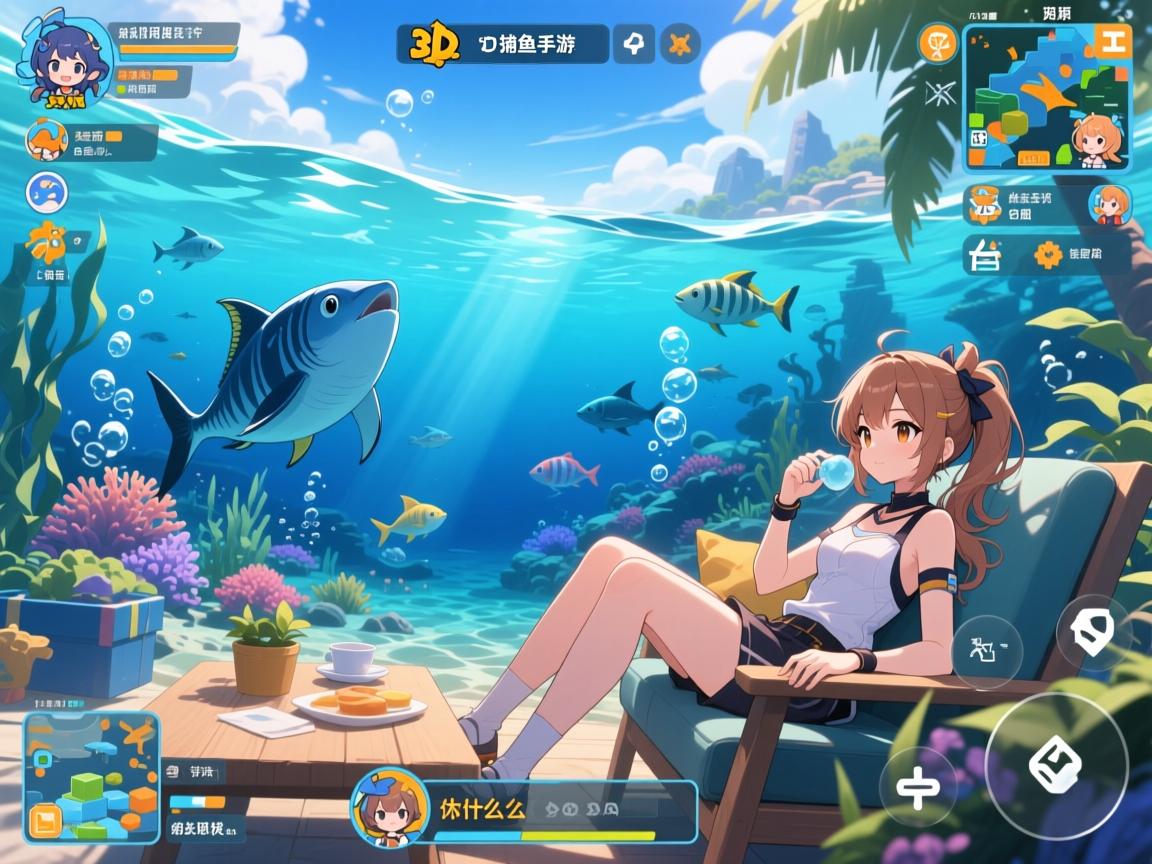1152x864 pixels.
Task: Open the orange starfish button in the top bar
Action: click(x=680, y=44)
